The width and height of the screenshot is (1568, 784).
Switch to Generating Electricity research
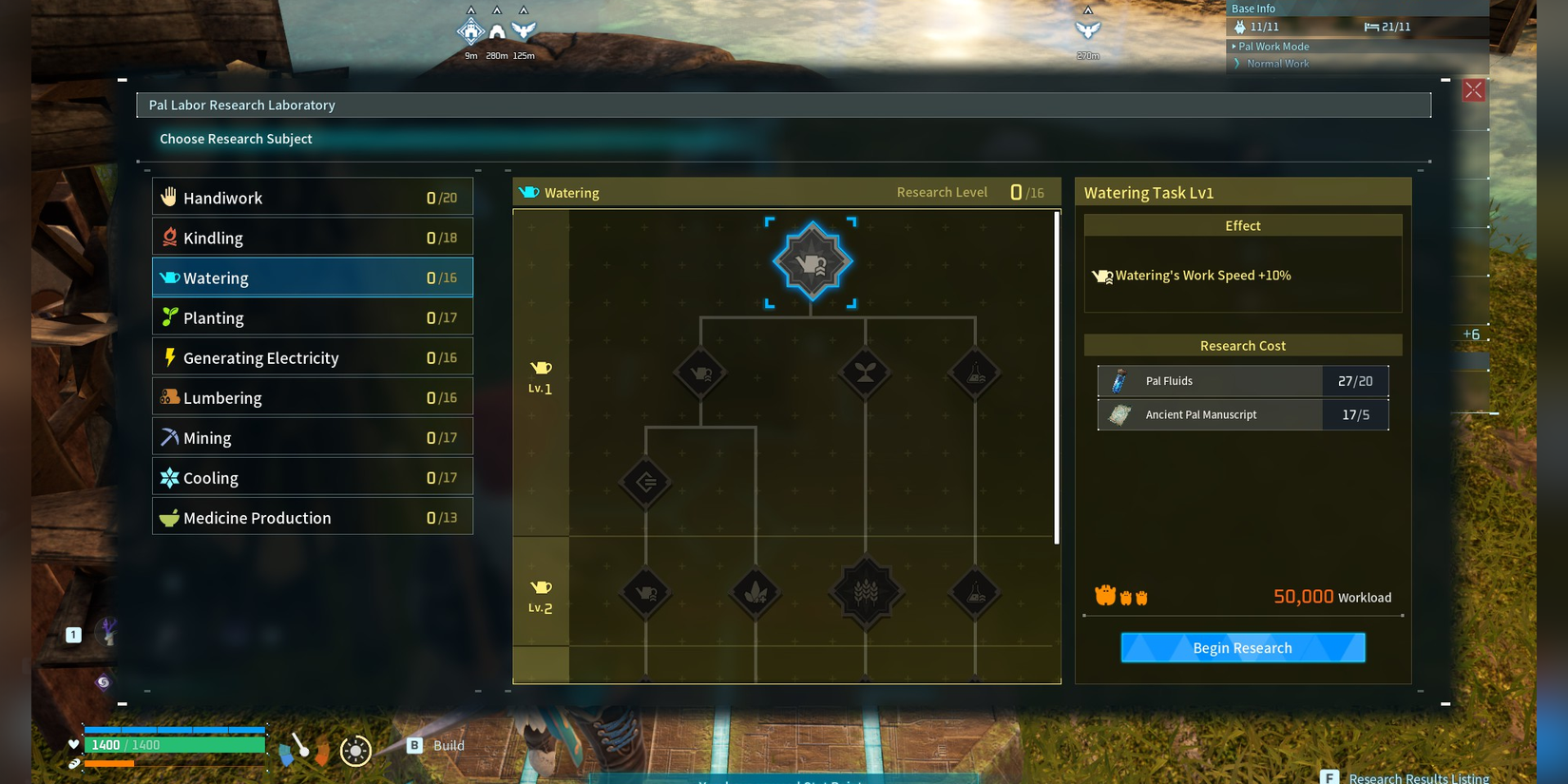pyautogui.click(x=312, y=357)
